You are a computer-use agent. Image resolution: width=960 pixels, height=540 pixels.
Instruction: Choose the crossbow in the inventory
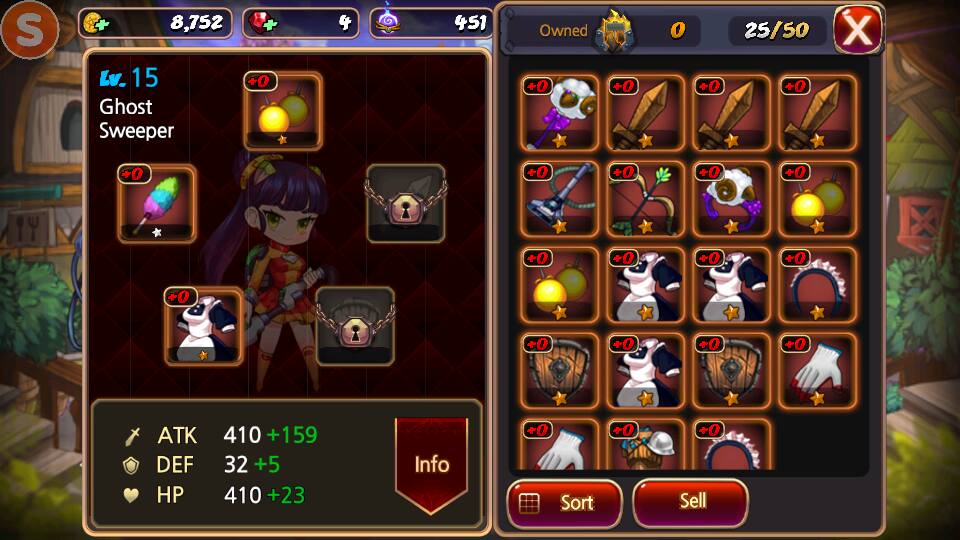(560, 198)
